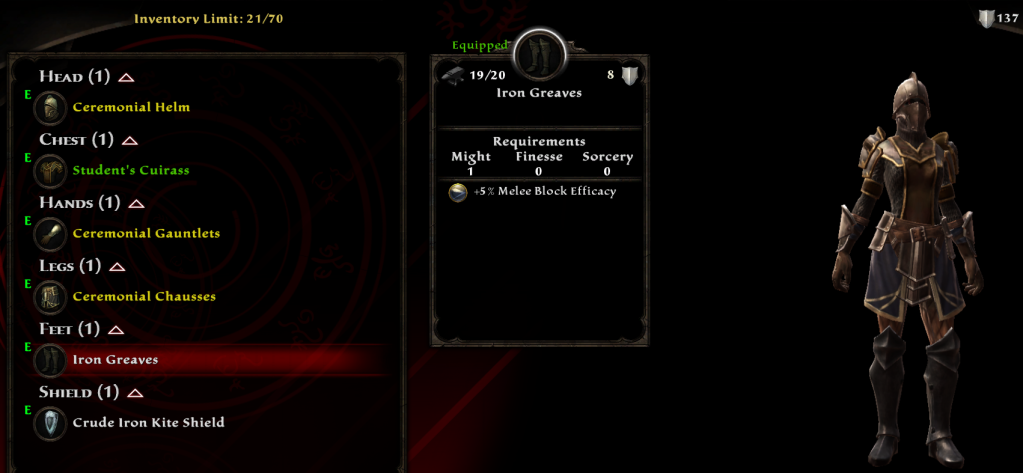Screen dimensions: 1023x473
Task: Collapse the Hands category
Action: [x=136, y=204]
